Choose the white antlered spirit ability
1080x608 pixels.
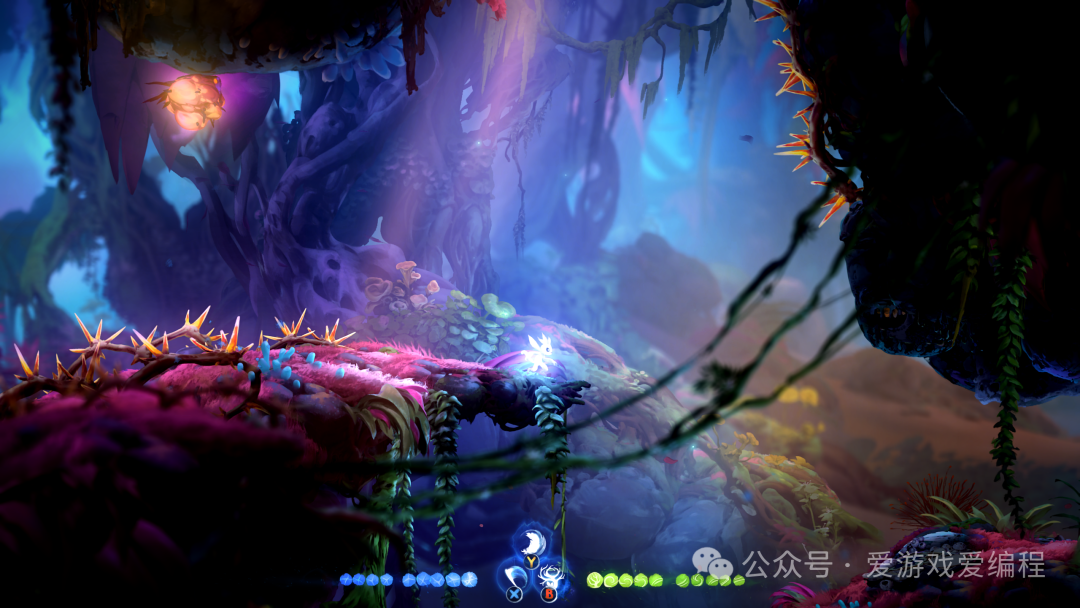tap(549, 577)
